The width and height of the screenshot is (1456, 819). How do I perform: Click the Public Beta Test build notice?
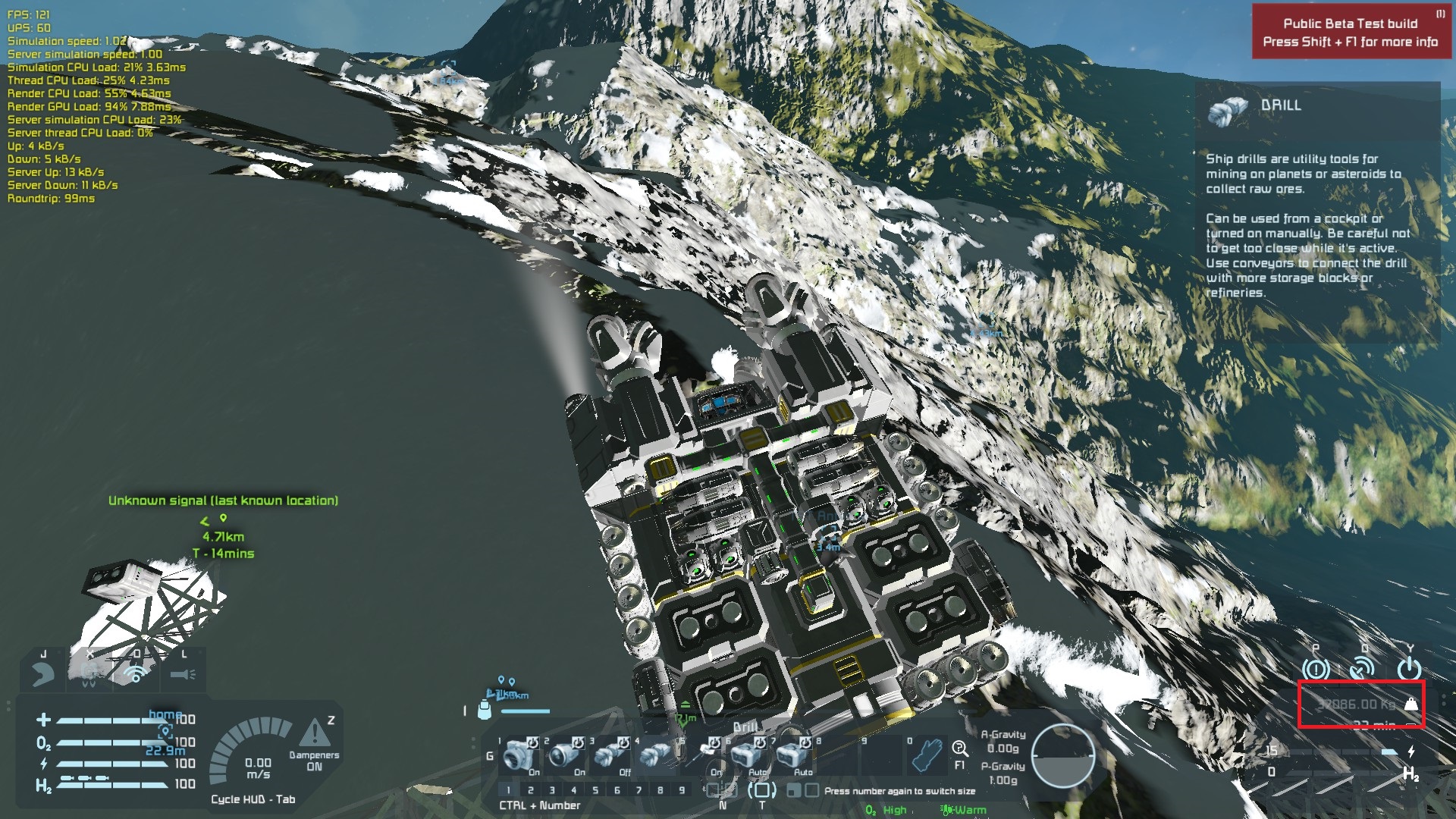pyautogui.click(x=1350, y=33)
